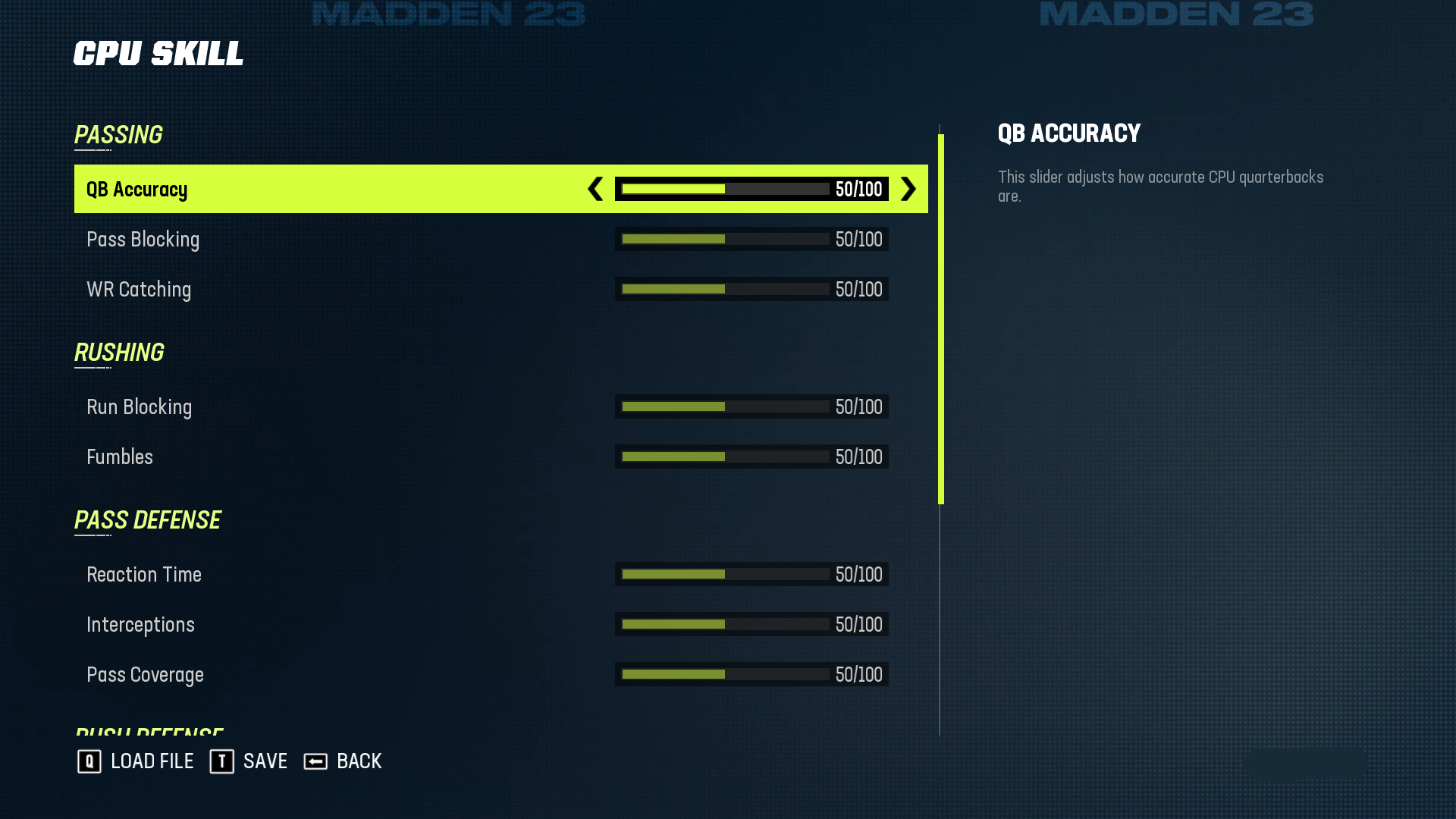Screen dimensions: 1456x819
Task: Increase QB Accuracy using the right chevron
Action: tap(908, 190)
